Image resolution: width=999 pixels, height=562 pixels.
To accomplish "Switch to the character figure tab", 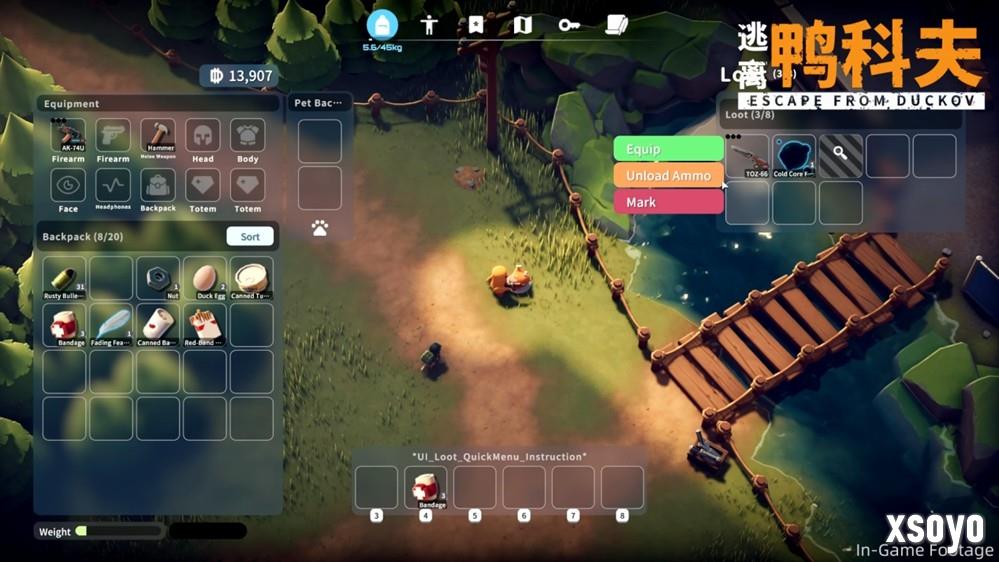I will click(x=430, y=25).
